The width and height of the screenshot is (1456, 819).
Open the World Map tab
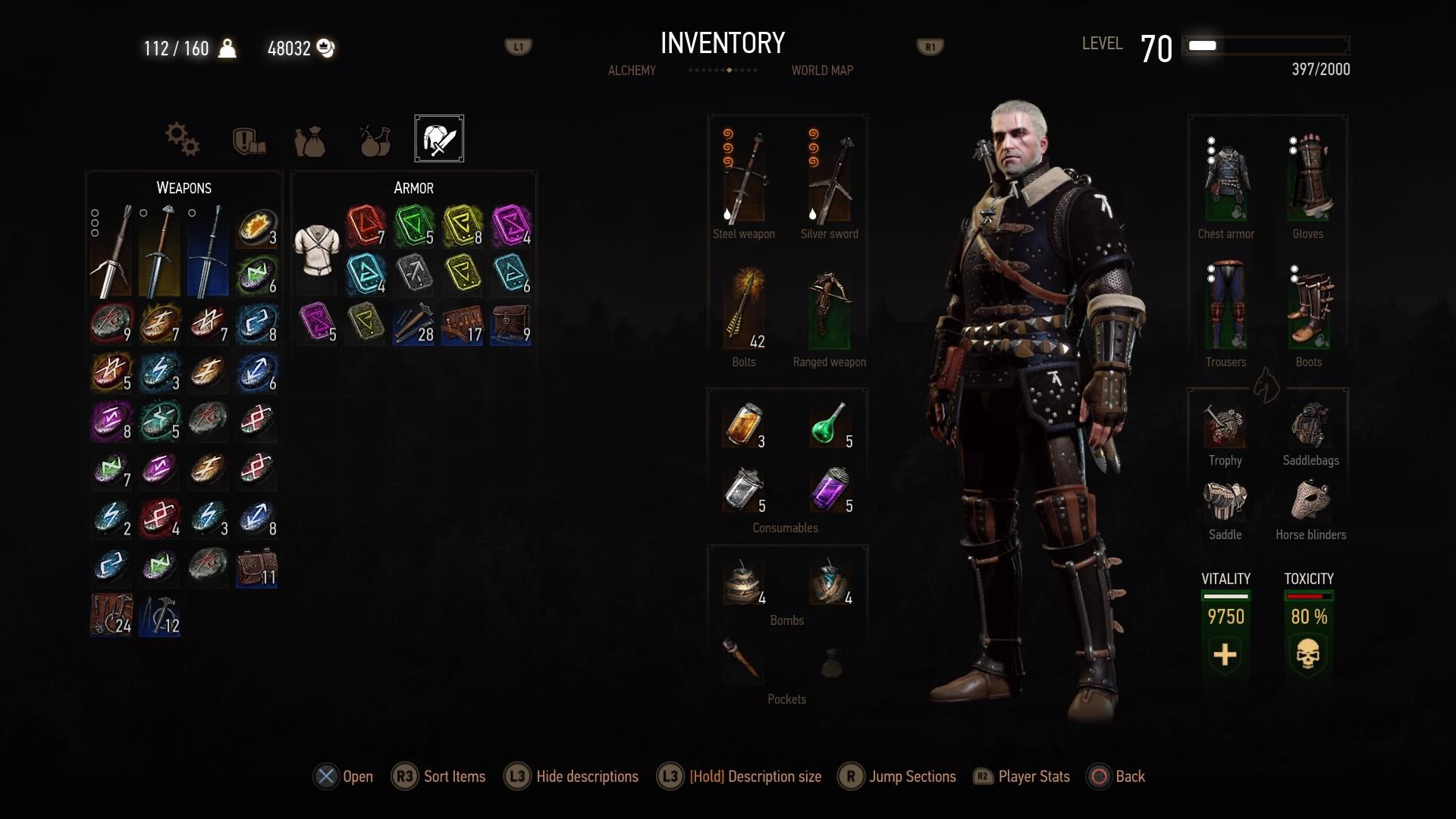coord(822,71)
